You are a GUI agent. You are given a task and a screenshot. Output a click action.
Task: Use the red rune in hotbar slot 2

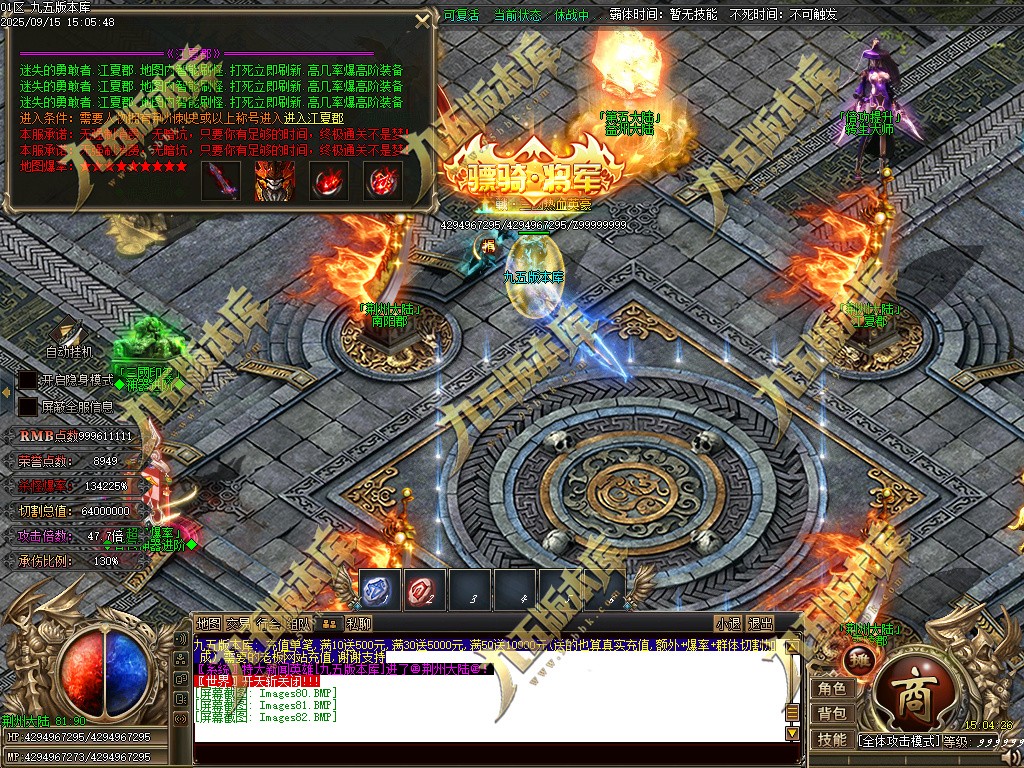424,590
